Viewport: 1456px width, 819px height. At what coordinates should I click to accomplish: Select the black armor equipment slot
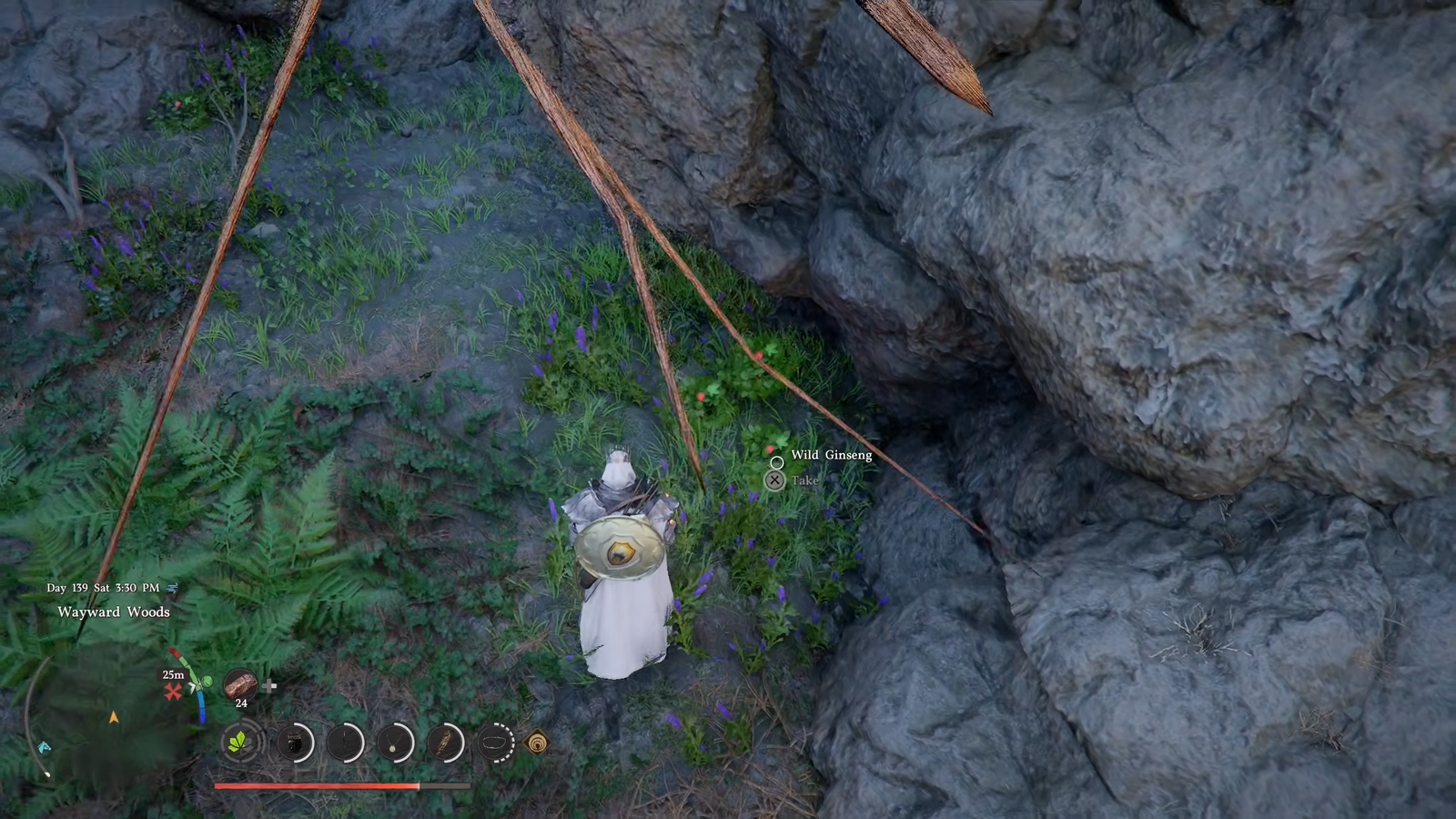click(294, 743)
